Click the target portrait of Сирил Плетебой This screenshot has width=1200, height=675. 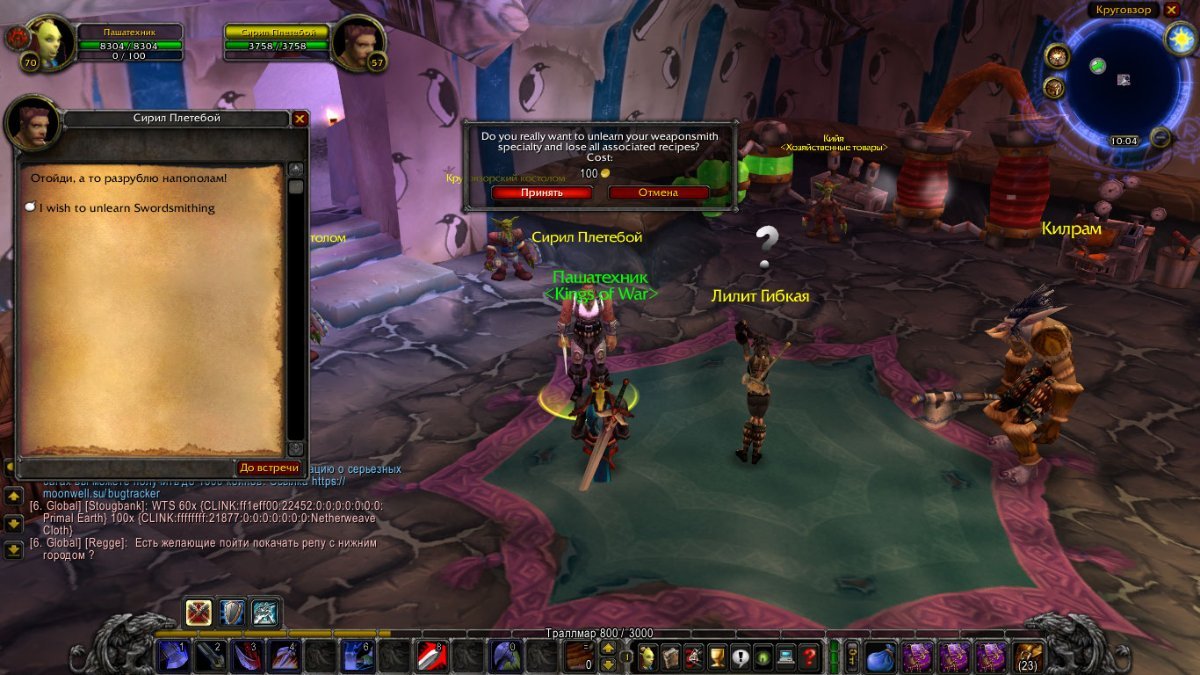tap(360, 44)
